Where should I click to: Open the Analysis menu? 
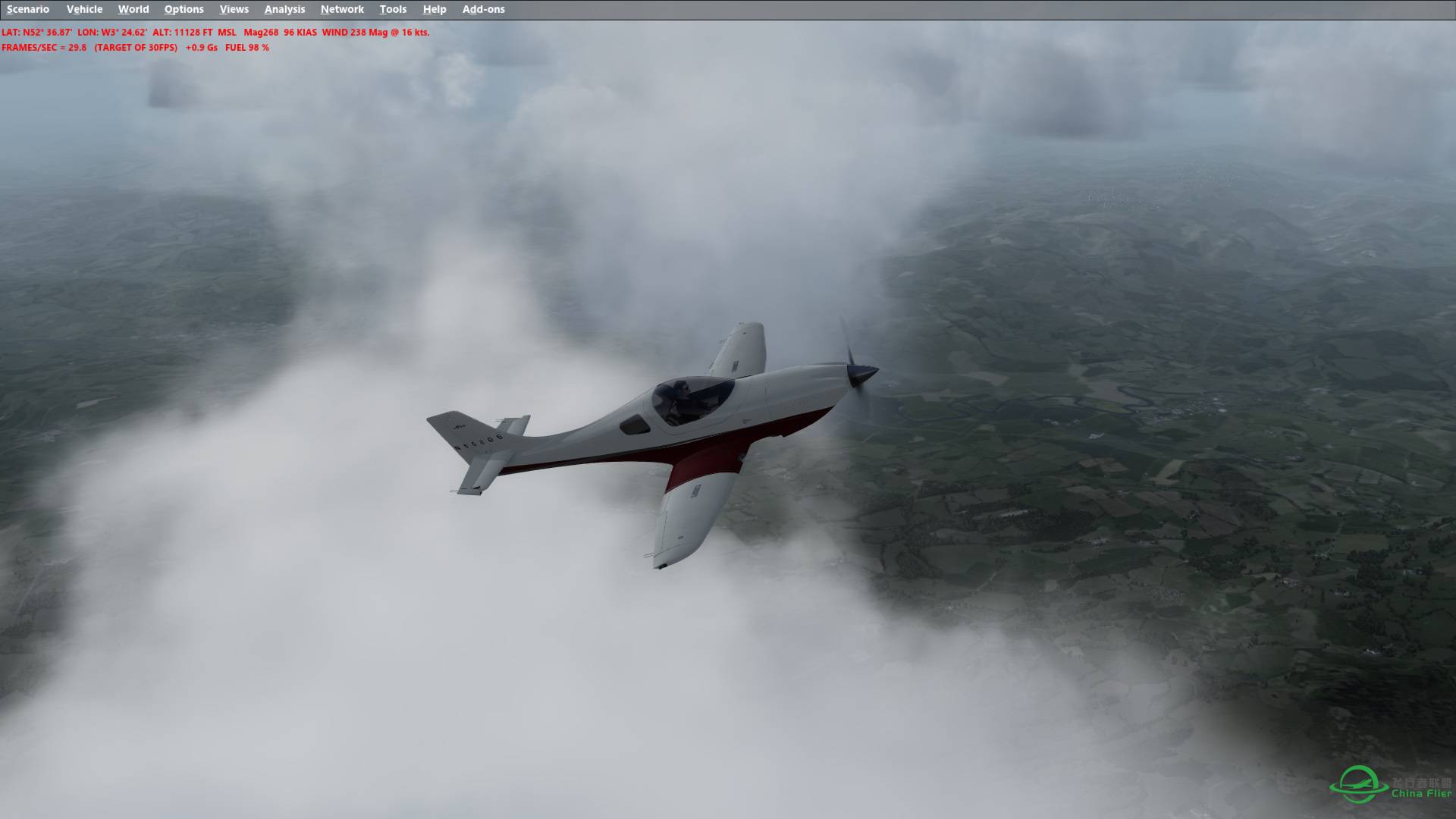point(284,9)
